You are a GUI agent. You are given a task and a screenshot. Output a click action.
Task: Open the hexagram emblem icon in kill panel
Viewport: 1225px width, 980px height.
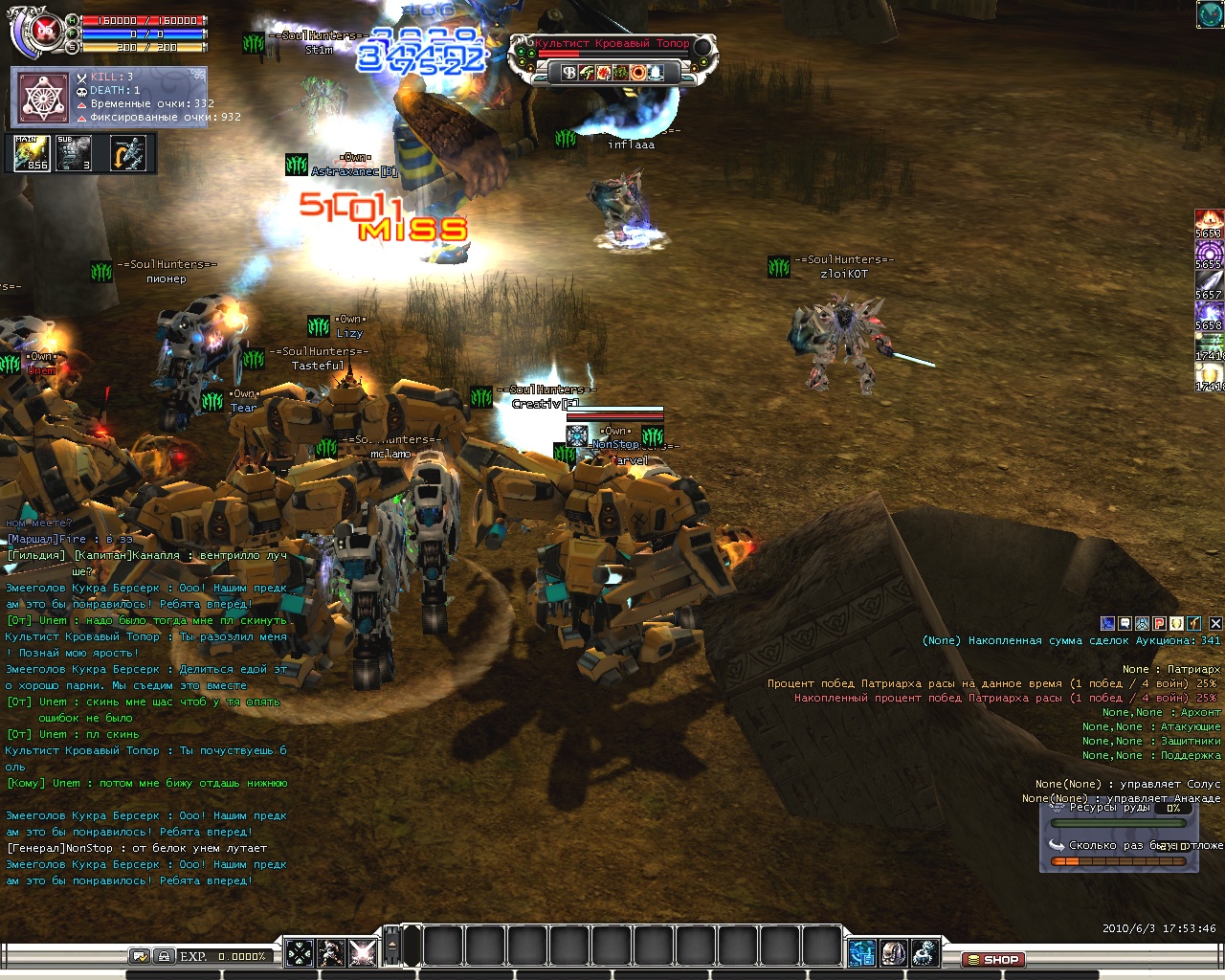pyautogui.click(x=43, y=98)
